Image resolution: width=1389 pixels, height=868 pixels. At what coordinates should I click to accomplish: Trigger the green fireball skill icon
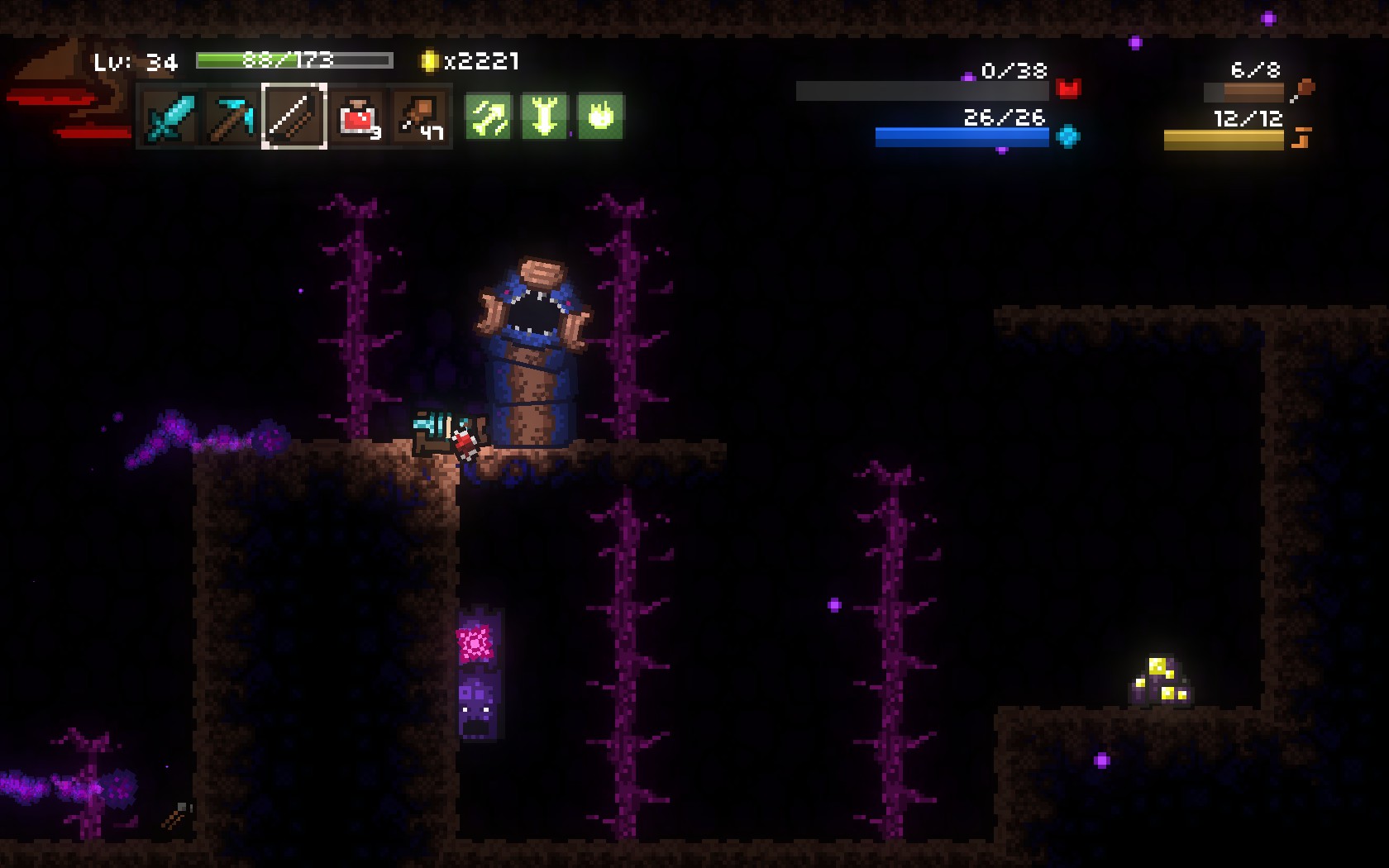click(x=600, y=117)
